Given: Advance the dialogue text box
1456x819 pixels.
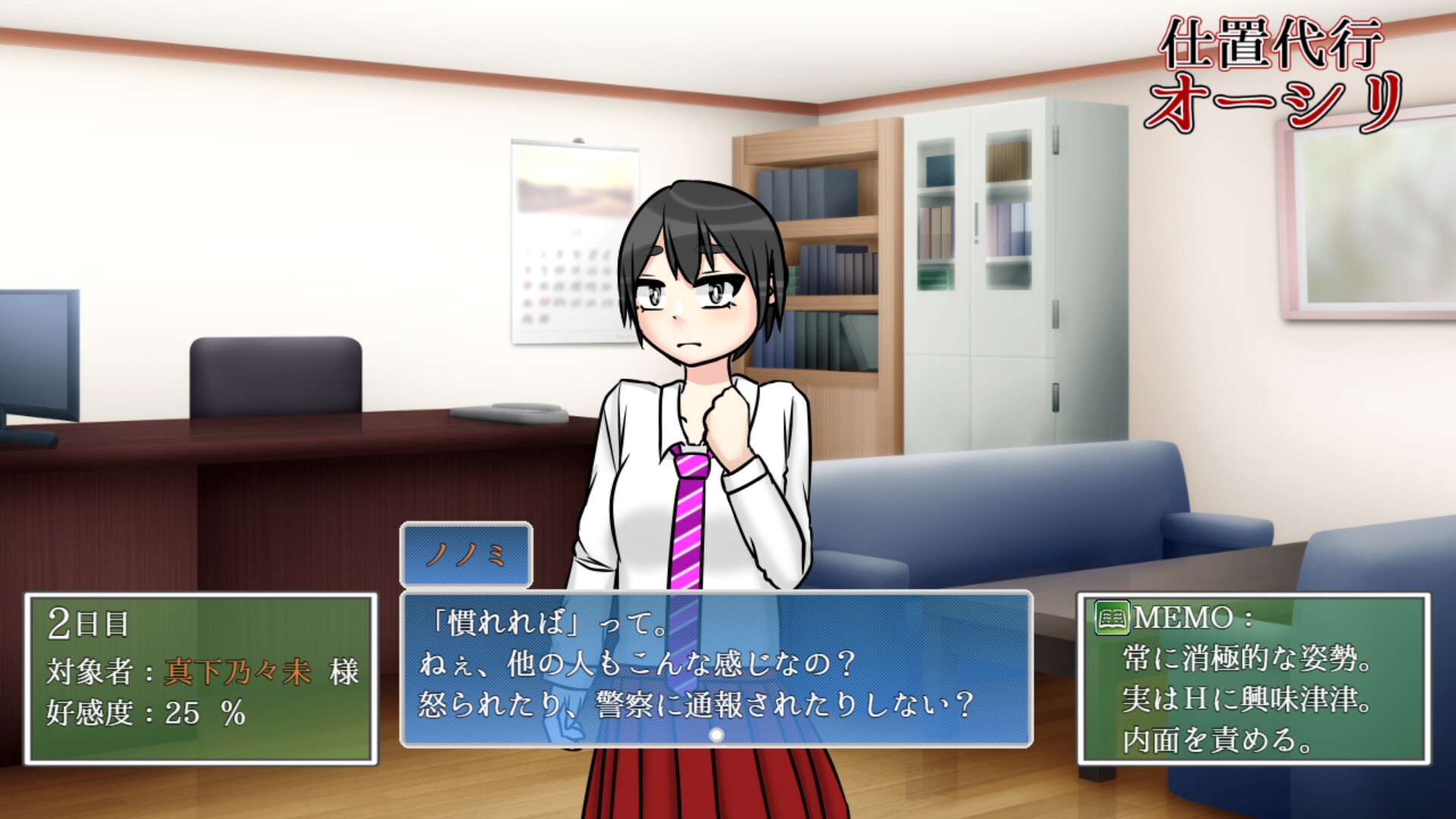Looking at the screenshot, I should pyautogui.click(x=716, y=667).
